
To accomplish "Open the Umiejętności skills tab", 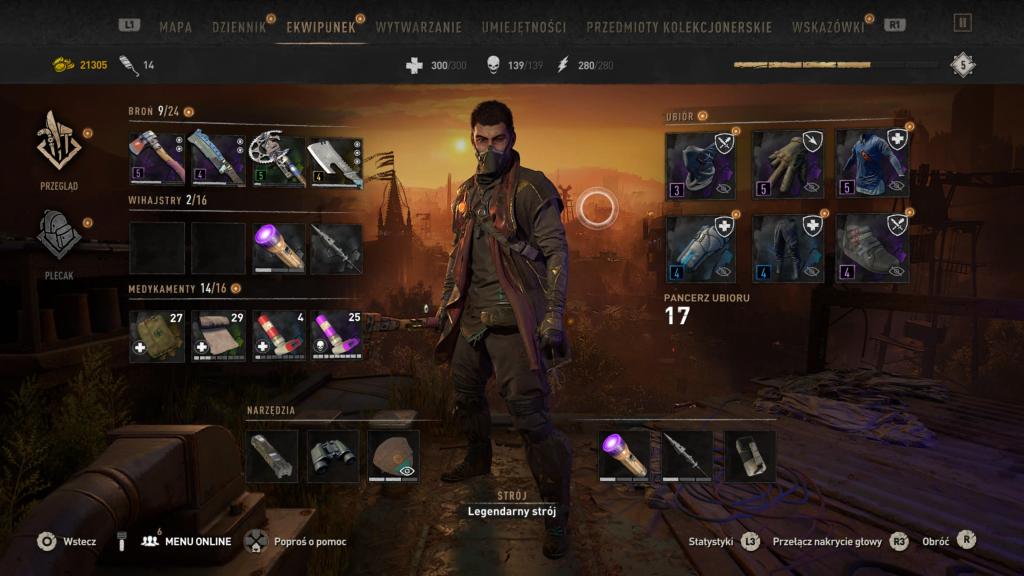I will point(523,27).
